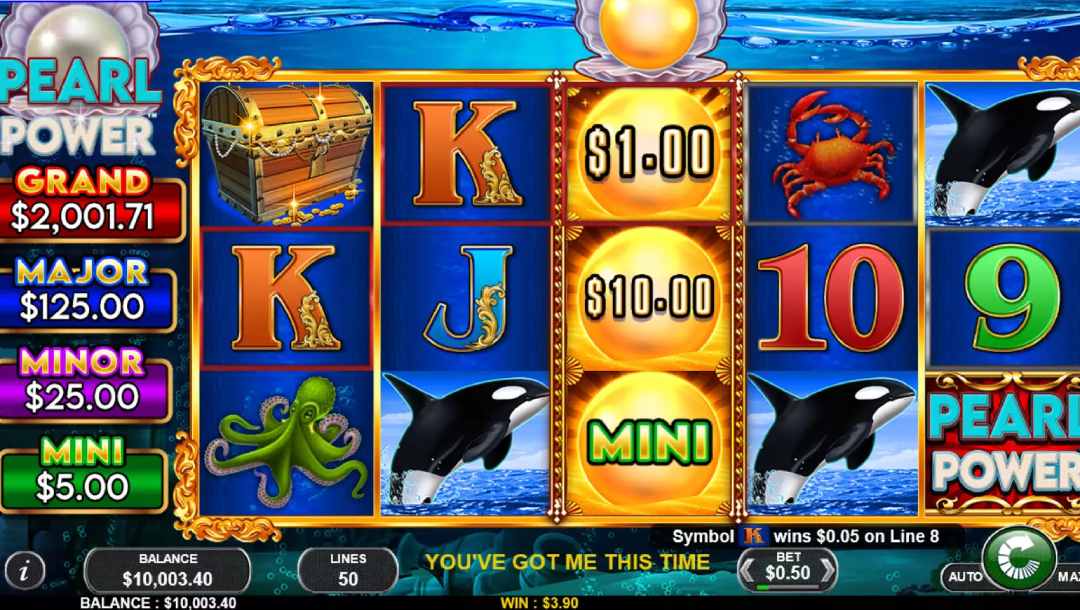Click the green spin button
This screenshot has width=1080, height=610.
pyautogui.click(x=1018, y=558)
